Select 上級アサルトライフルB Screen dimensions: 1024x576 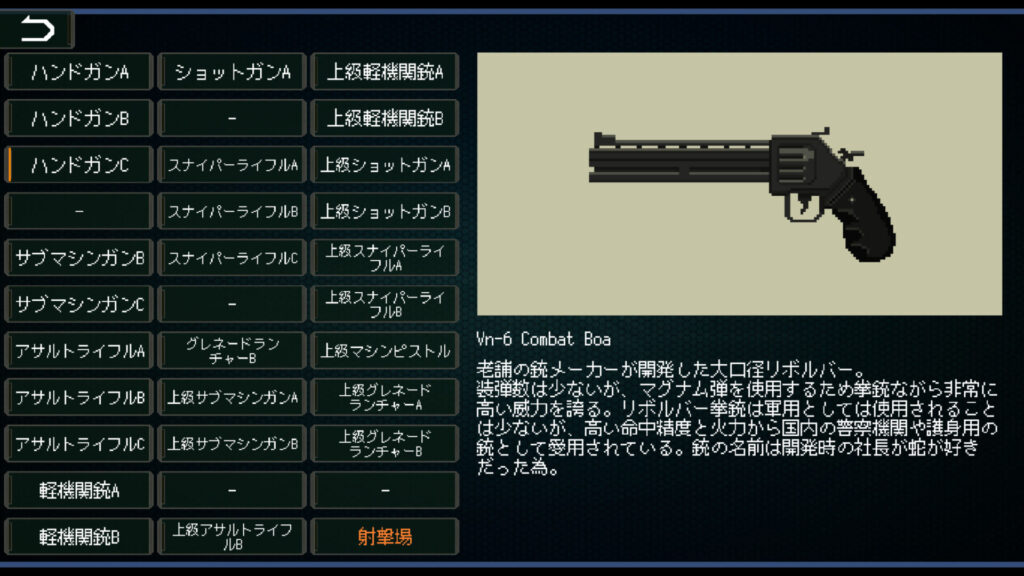[x=232, y=537]
